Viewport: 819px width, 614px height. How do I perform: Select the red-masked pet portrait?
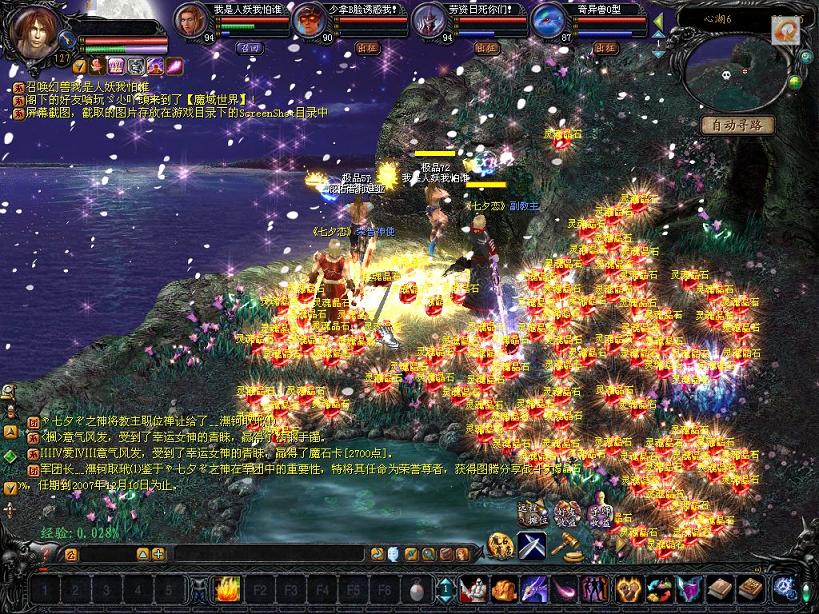point(310,20)
